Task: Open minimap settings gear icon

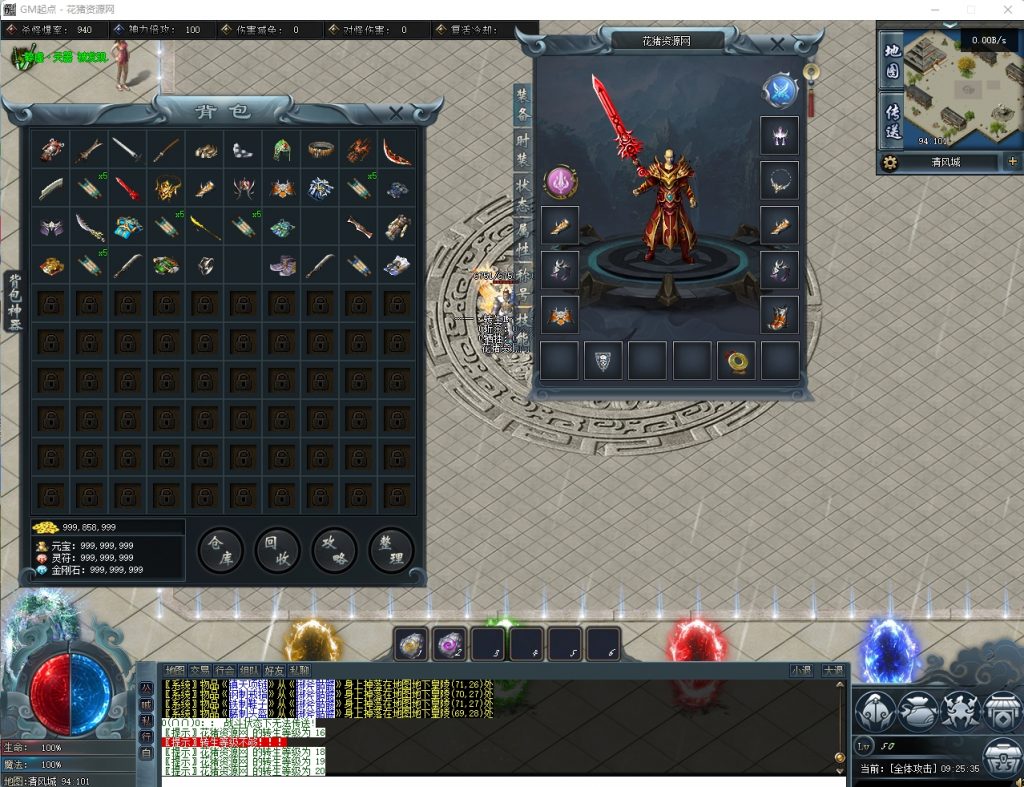Action: [888, 162]
